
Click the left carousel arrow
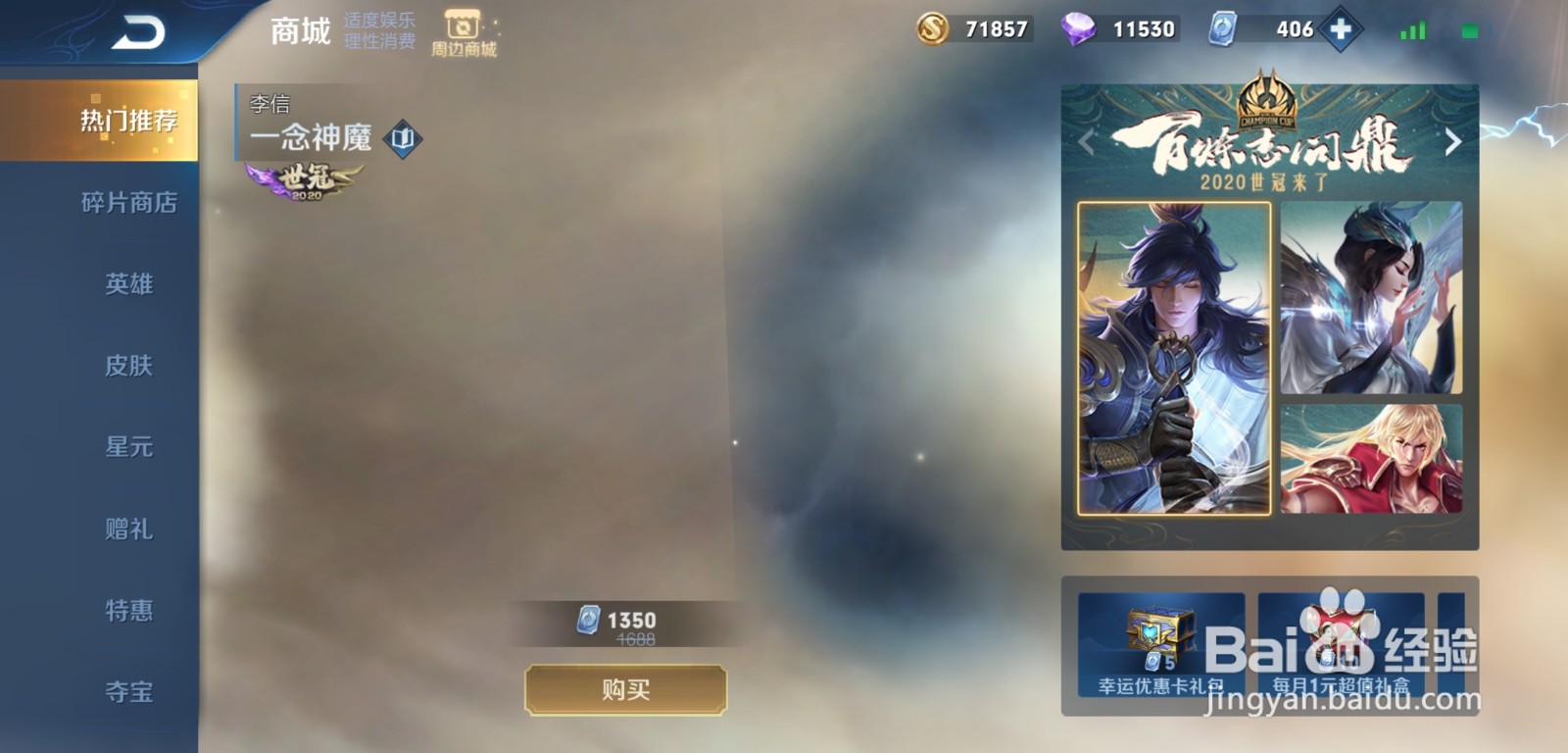click(x=1085, y=140)
